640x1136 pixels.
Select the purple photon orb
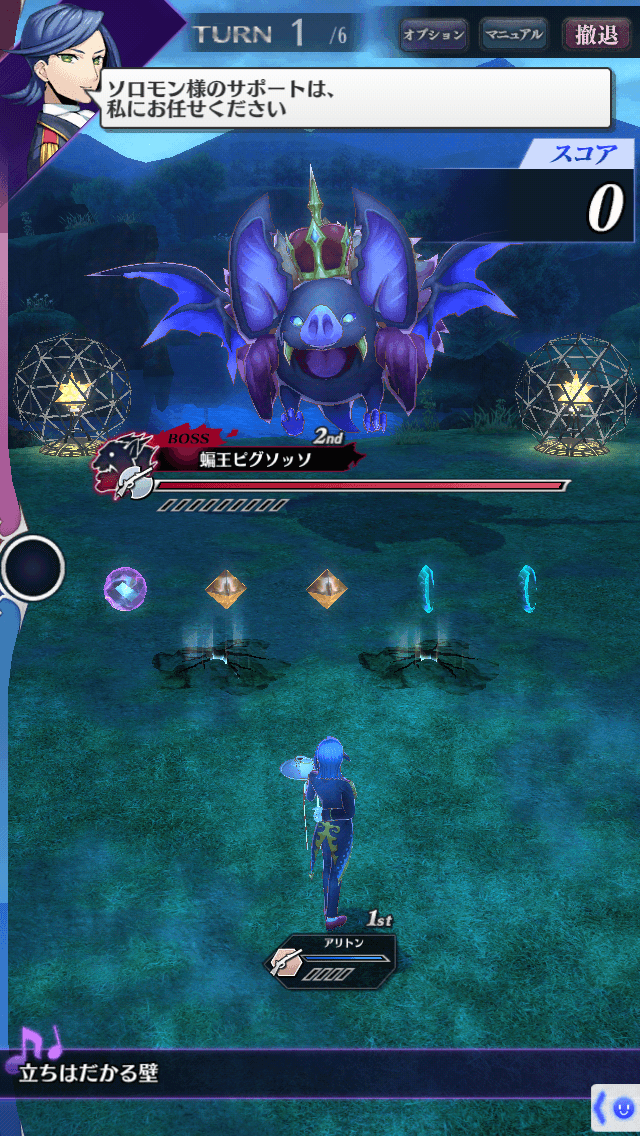[x=125, y=587]
